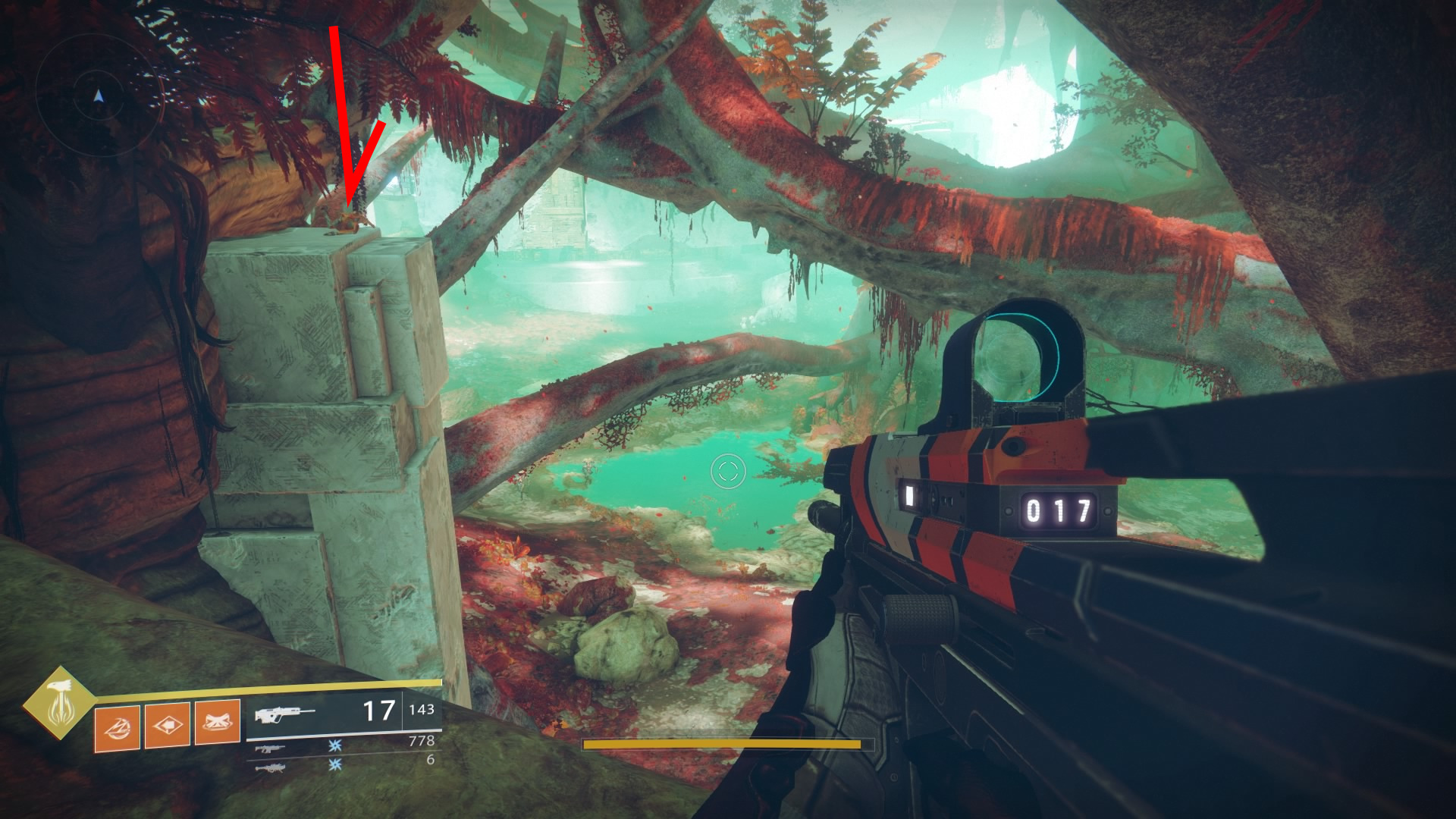Activate the golden eagle super ability
Screen dimensions: 1456x819
click(59, 704)
